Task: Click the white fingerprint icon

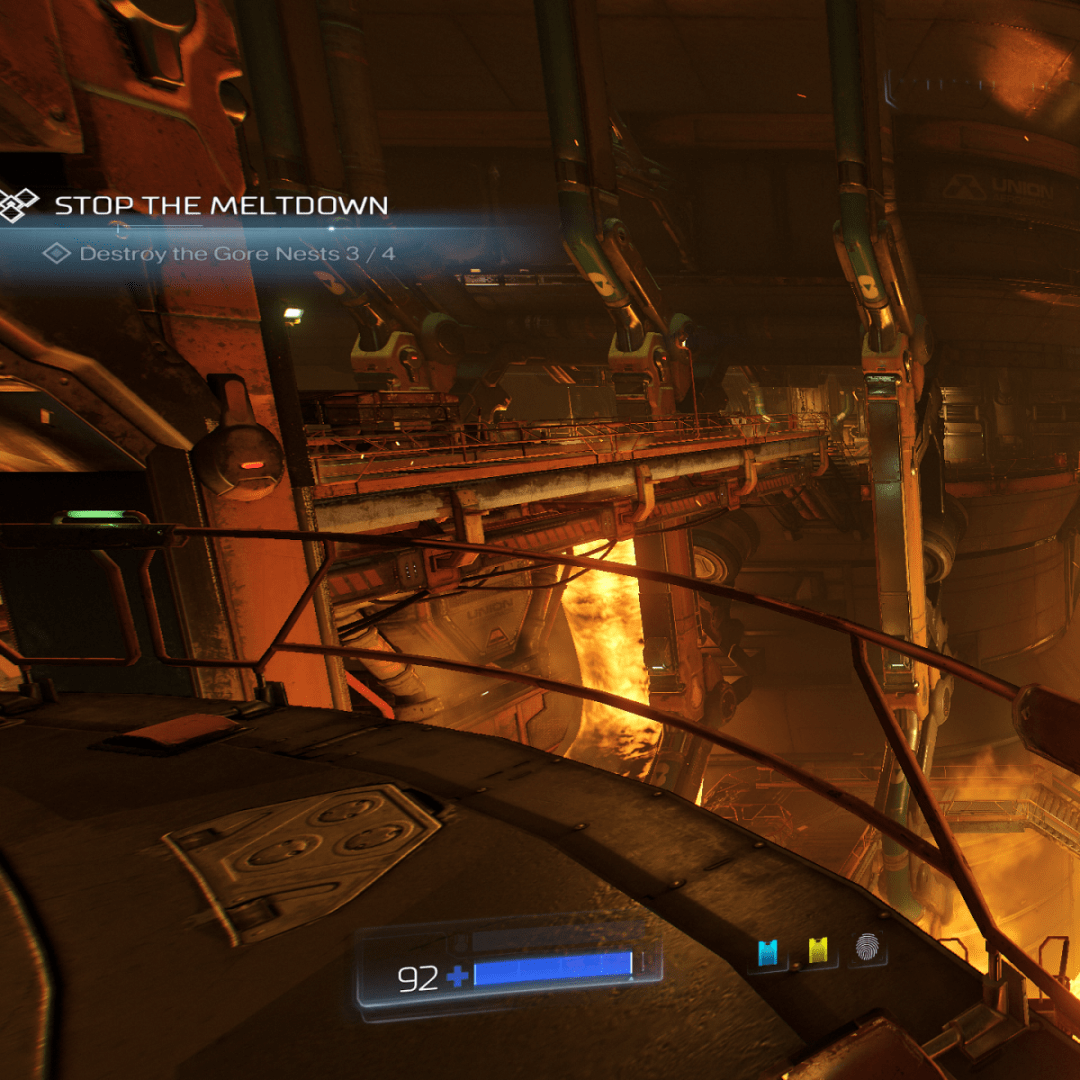Action: 867,948
